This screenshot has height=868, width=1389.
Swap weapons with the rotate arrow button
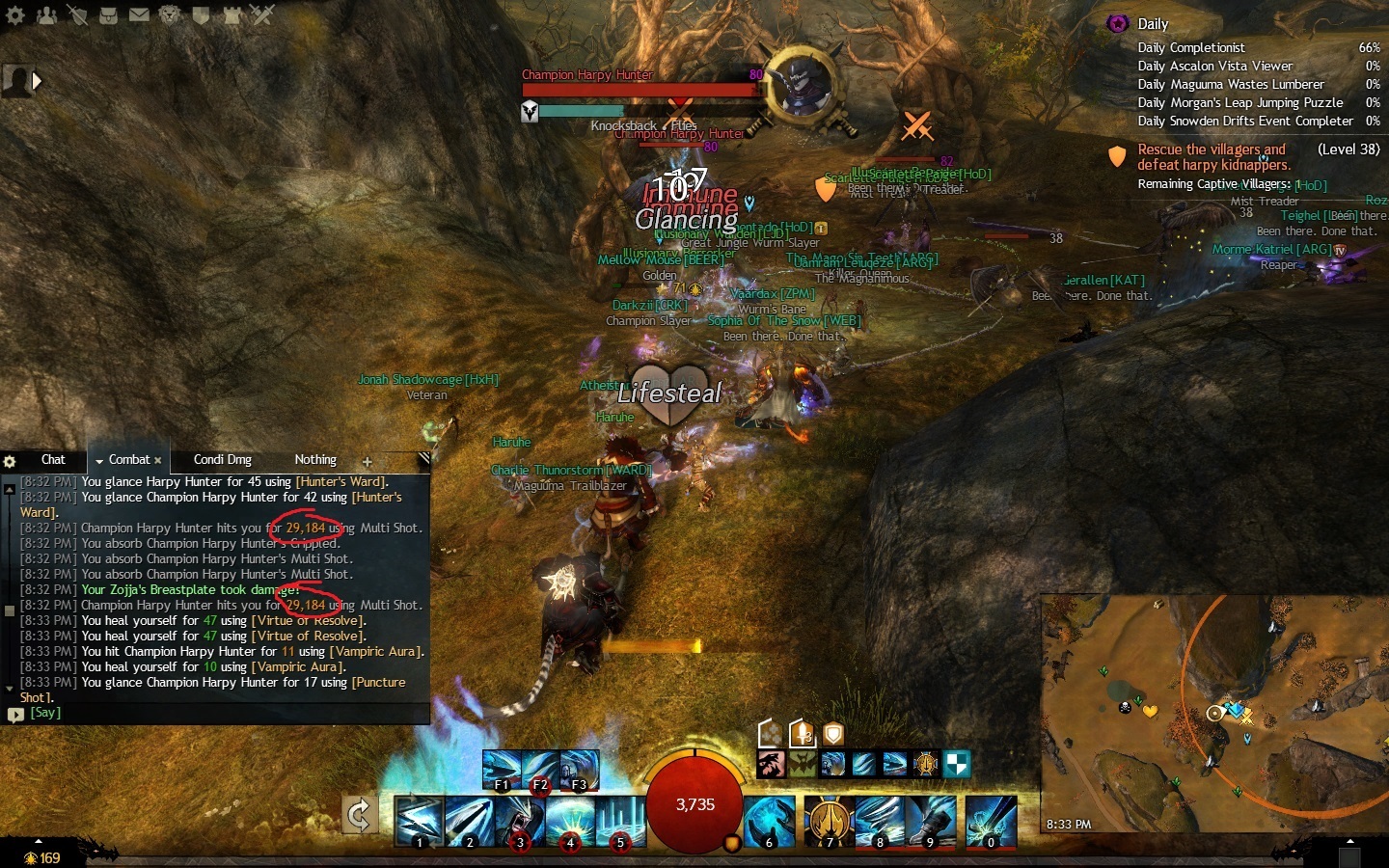click(359, 816)
